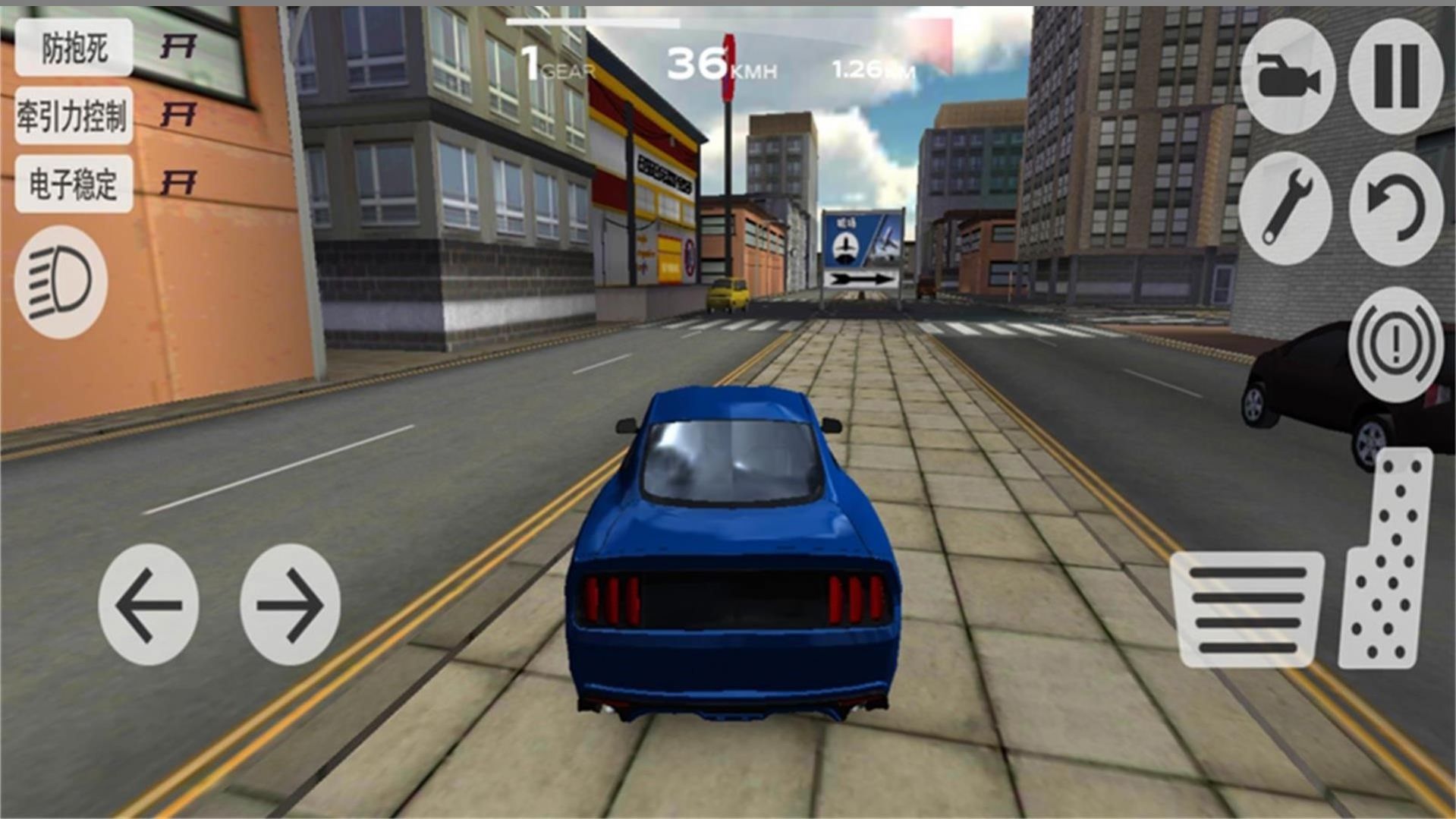Tap the 36KMH speed display
Viewport: 1456px width, 819px height.
pos(721,63)
